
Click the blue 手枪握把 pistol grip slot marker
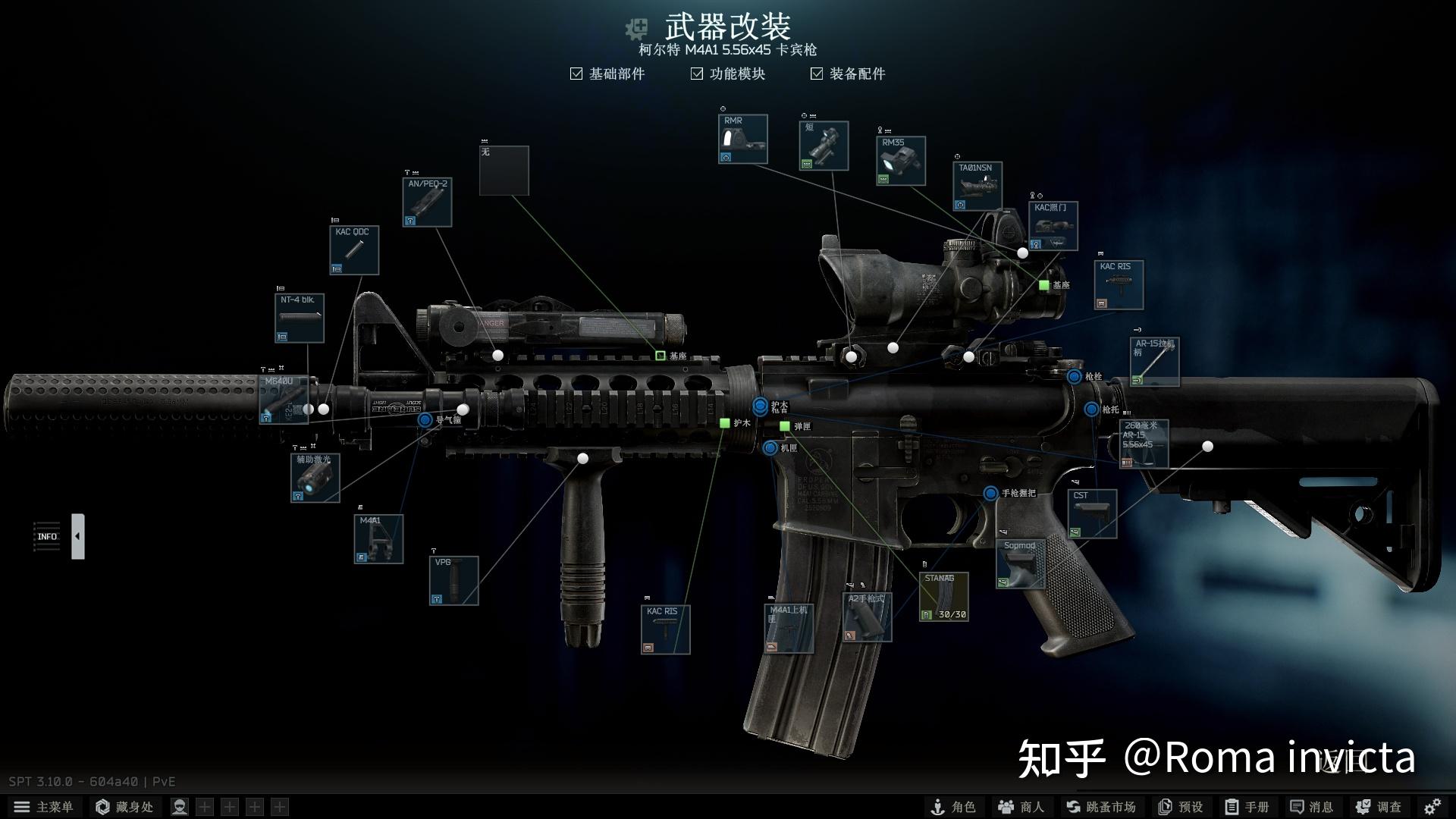(x=990, y=494)
